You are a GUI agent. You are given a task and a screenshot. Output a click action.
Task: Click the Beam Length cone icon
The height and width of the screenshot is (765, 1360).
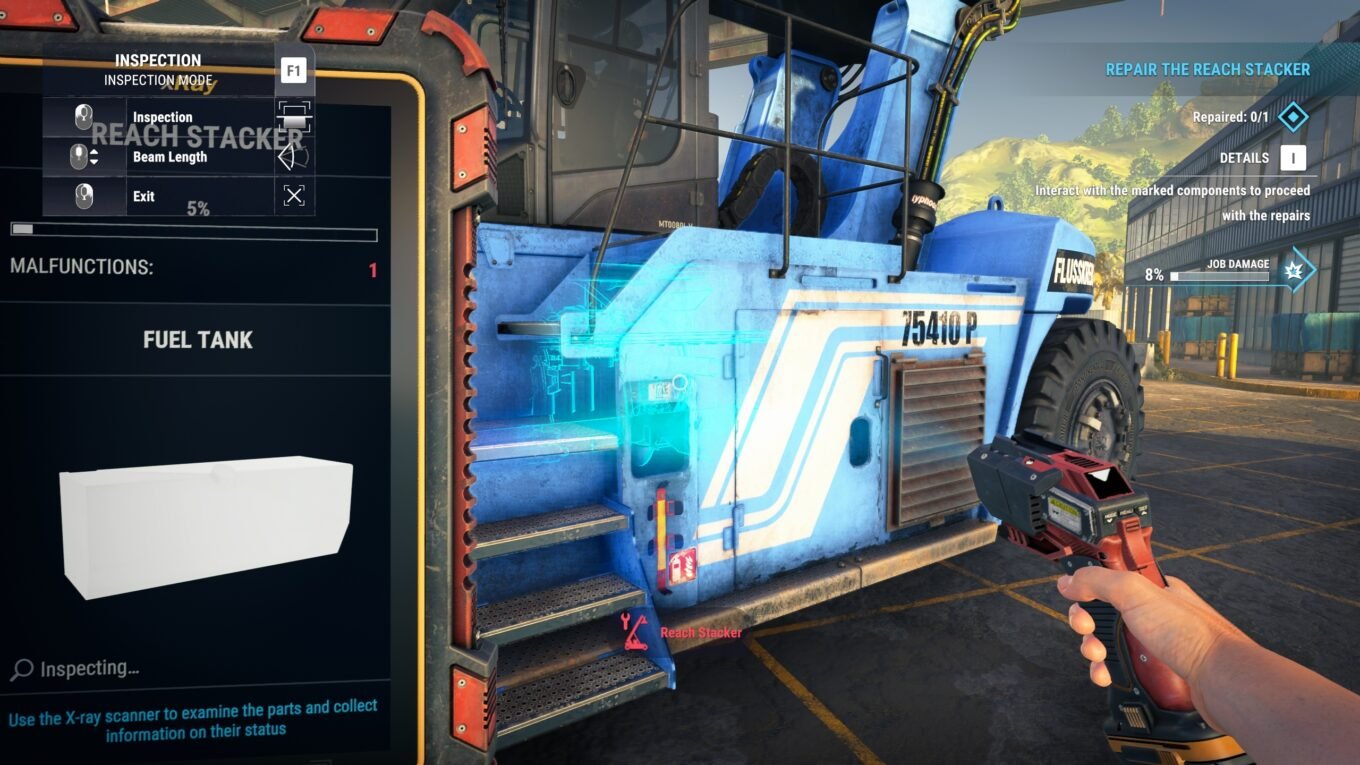(293, 157)
